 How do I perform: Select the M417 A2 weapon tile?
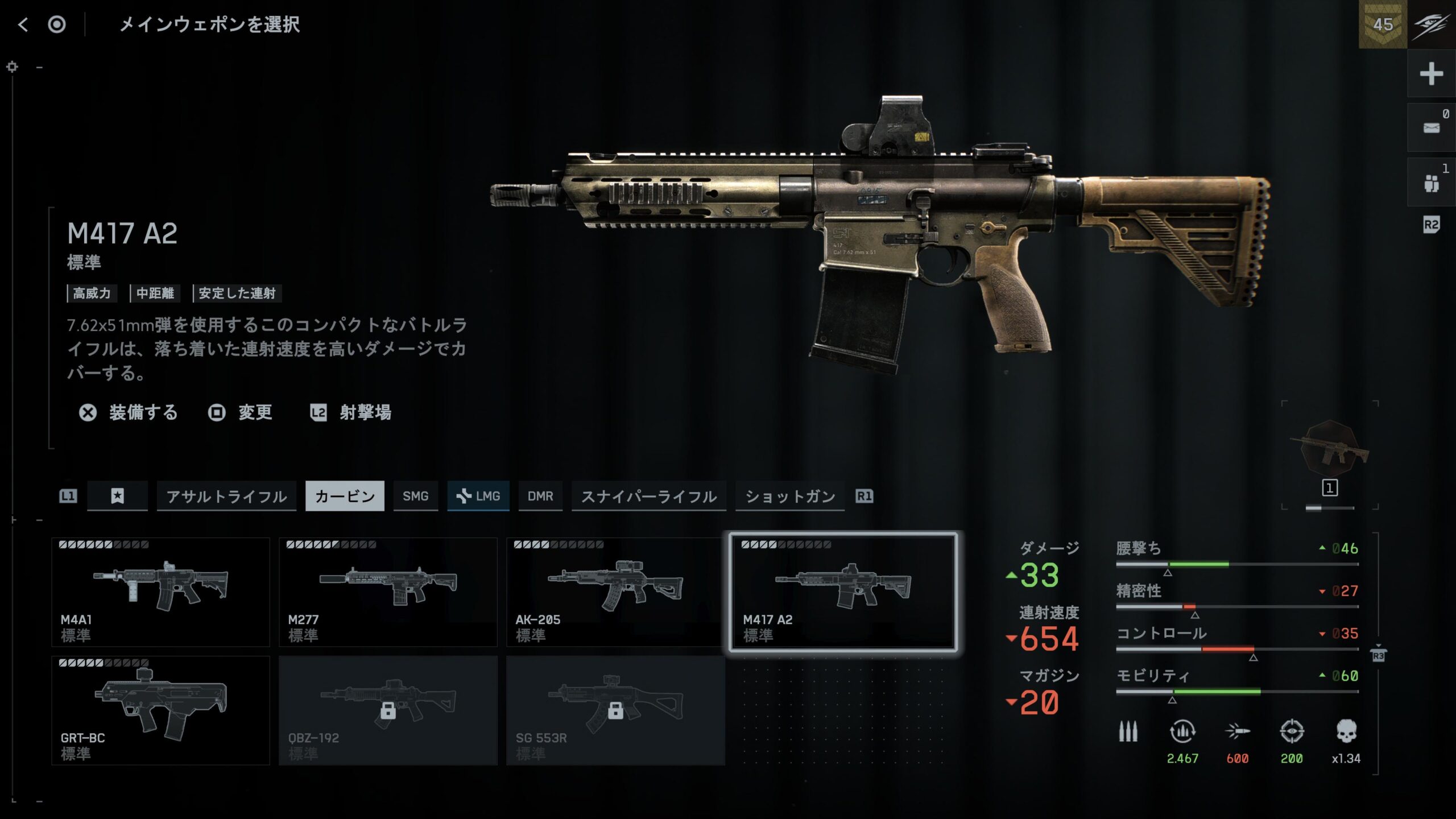(843, 591)
